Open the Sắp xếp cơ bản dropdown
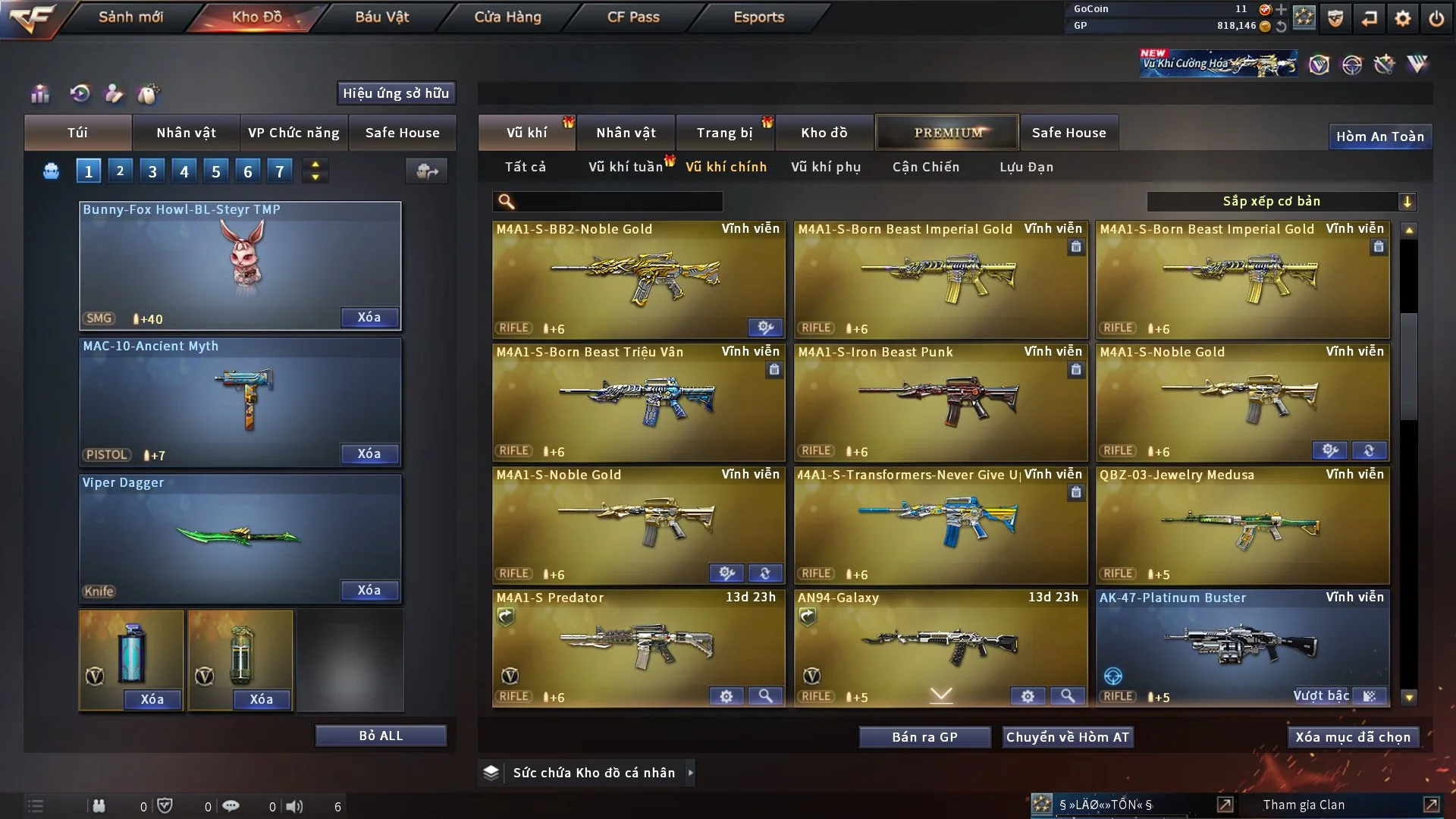 tap(1281, 202)
